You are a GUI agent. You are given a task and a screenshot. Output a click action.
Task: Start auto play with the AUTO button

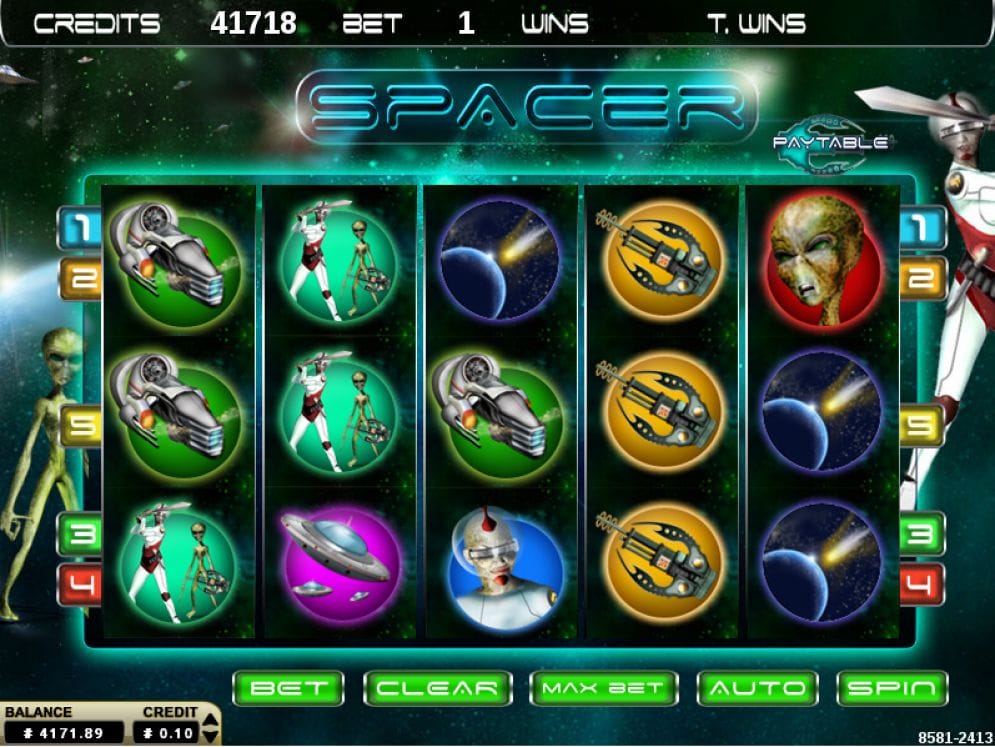(757, 688)
